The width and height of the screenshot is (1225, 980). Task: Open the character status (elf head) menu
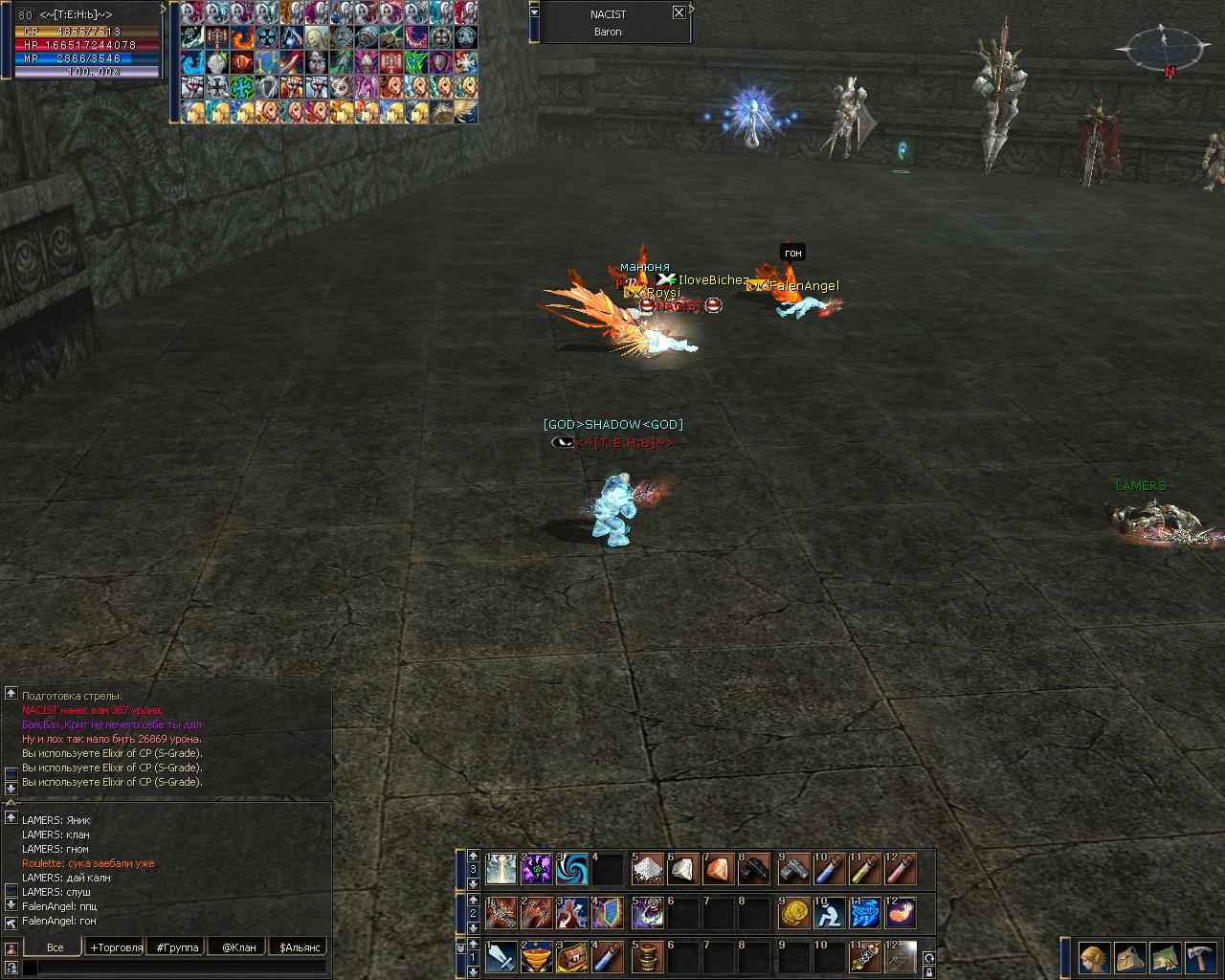pos(1095,957)
